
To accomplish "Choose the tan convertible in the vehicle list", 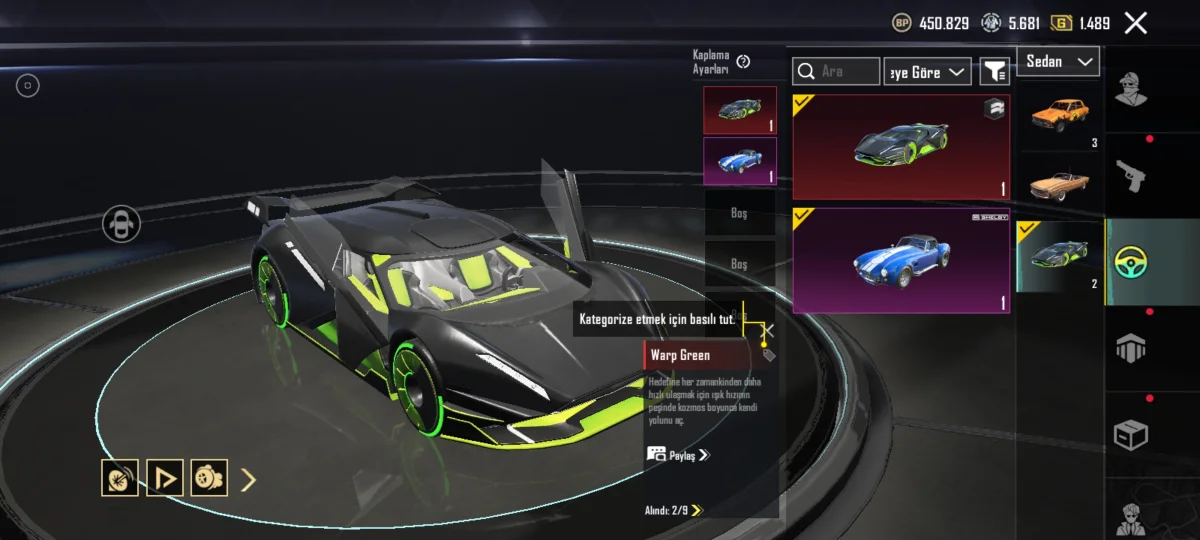I will pyautogui.click(x=1059, y=184).
